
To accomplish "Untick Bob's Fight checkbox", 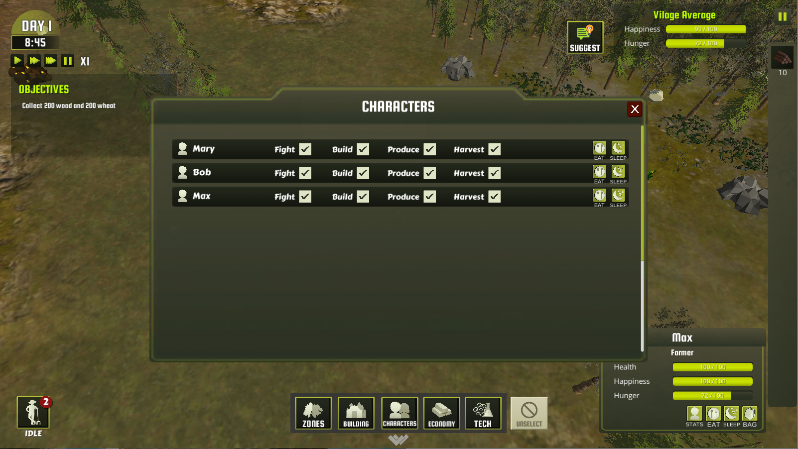I will 305,173.
